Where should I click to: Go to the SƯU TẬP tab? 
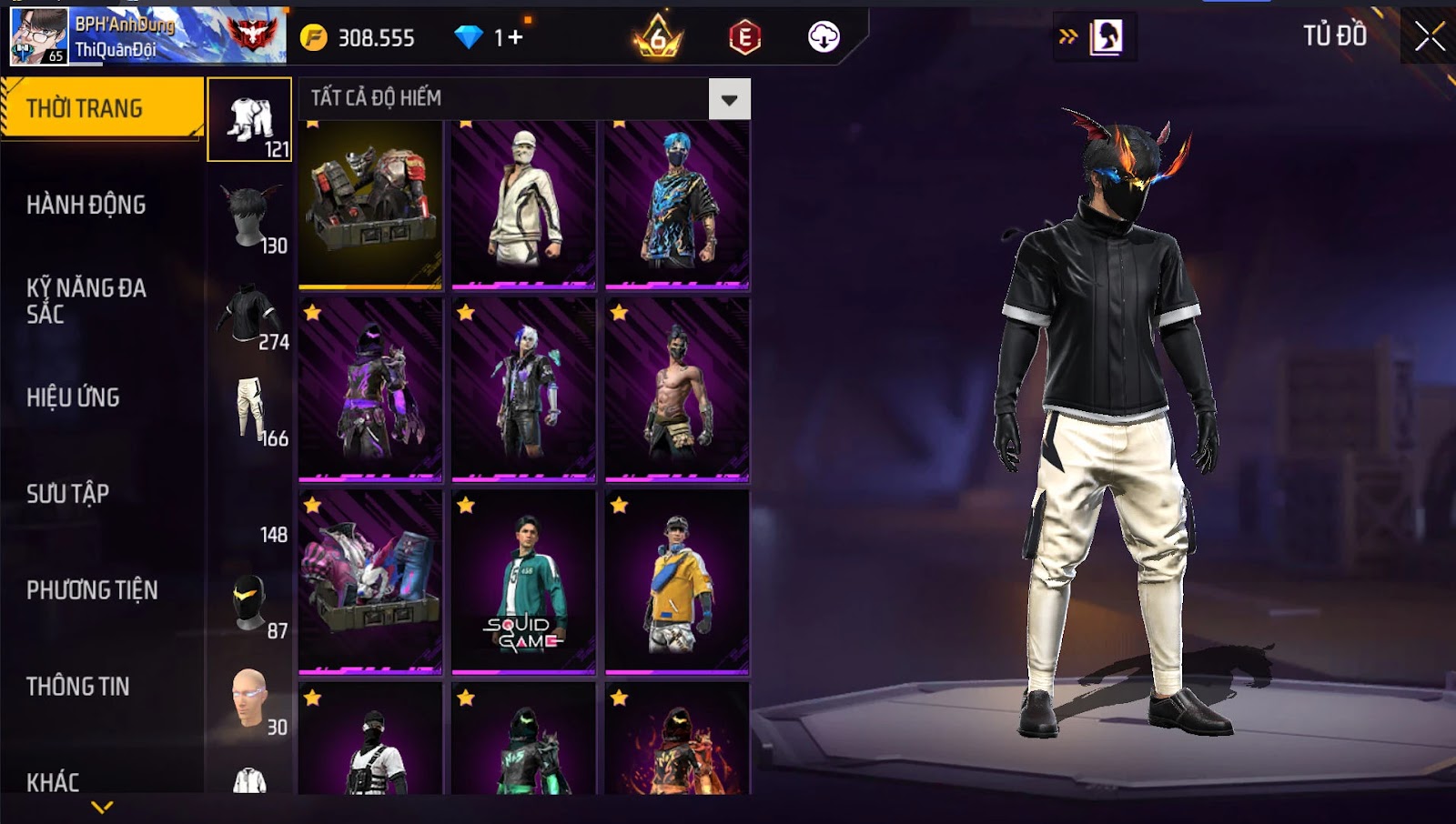[68, 494]
